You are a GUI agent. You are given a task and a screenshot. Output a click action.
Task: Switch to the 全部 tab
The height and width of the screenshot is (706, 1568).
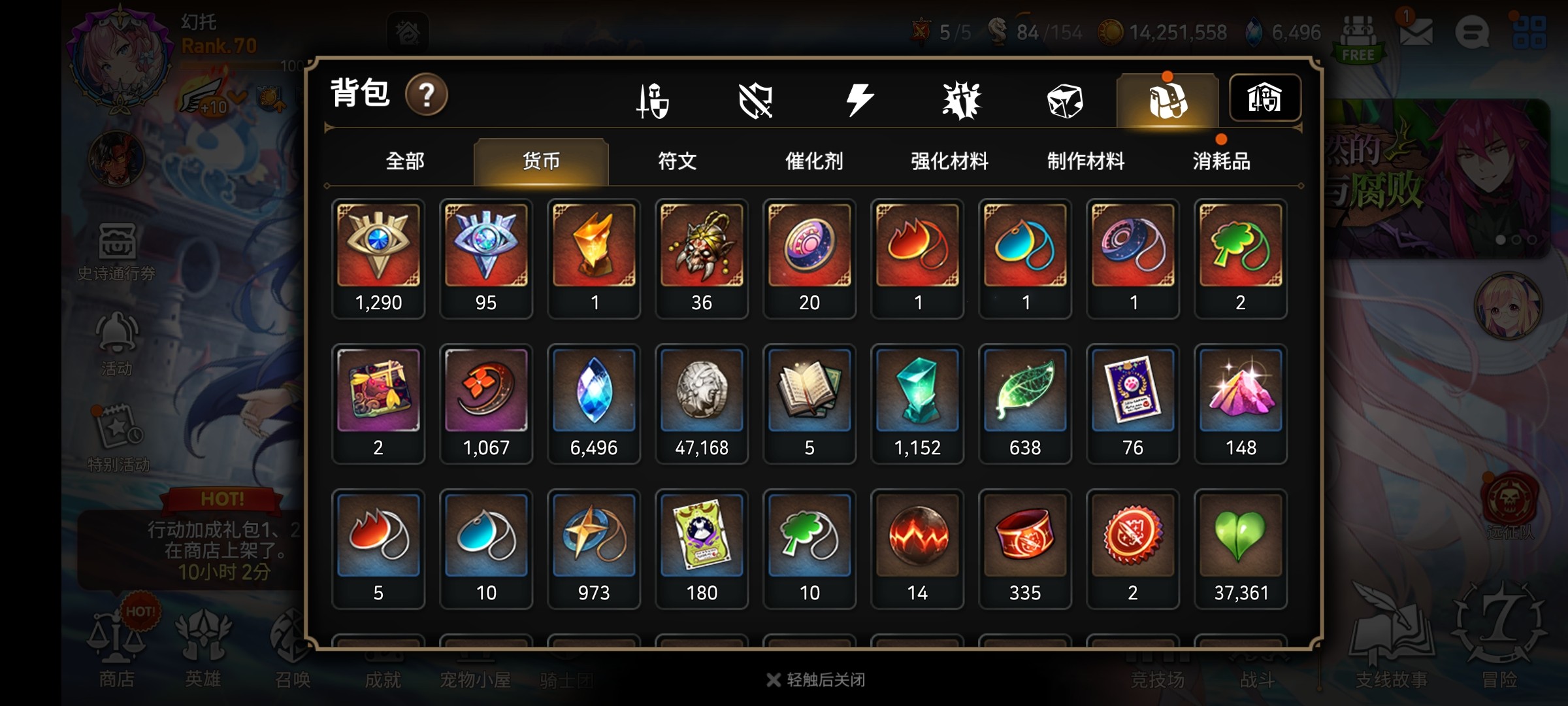pyautogui.click(x=405, y=161)
